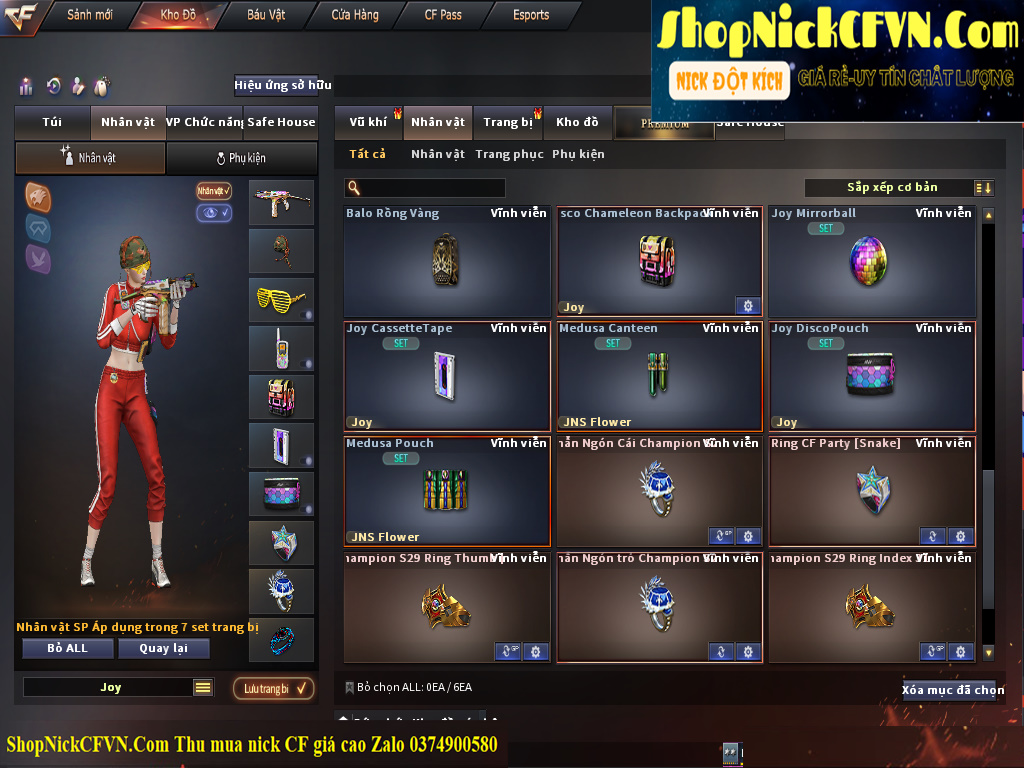Open the Báu Vật tab

(x=267, y=15)
